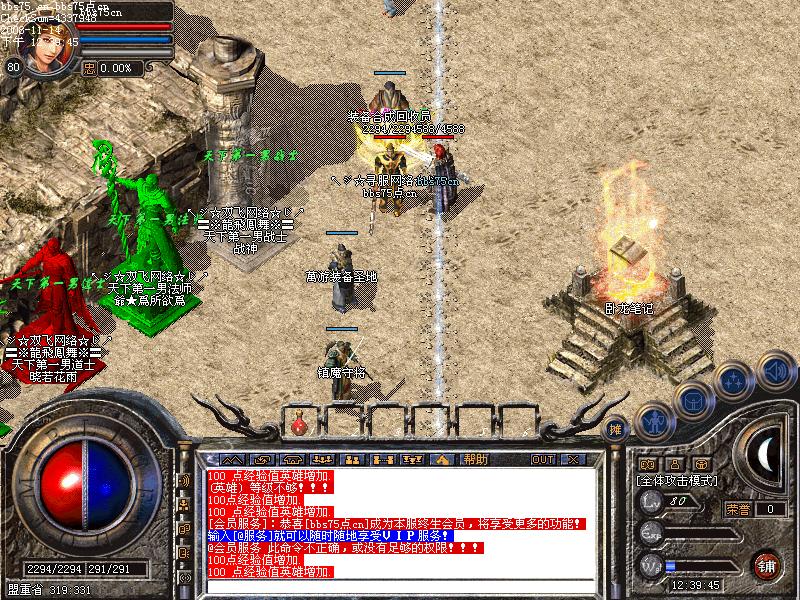Open the skills sparkle round button
This screenshot has height=600, width=800.
pyautogui.click(x=735, y=380)
